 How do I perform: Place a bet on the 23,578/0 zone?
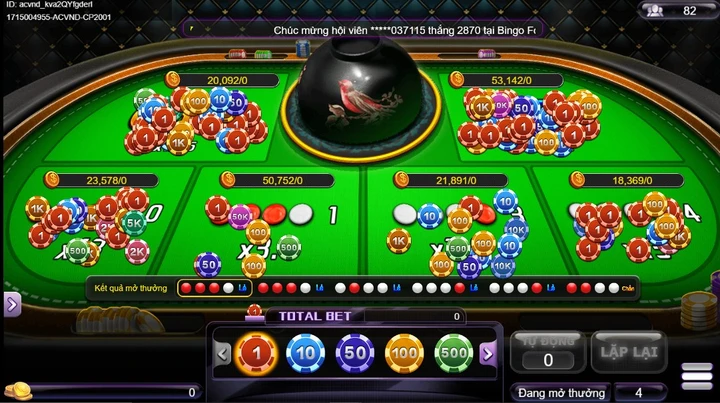coord(95,225)
